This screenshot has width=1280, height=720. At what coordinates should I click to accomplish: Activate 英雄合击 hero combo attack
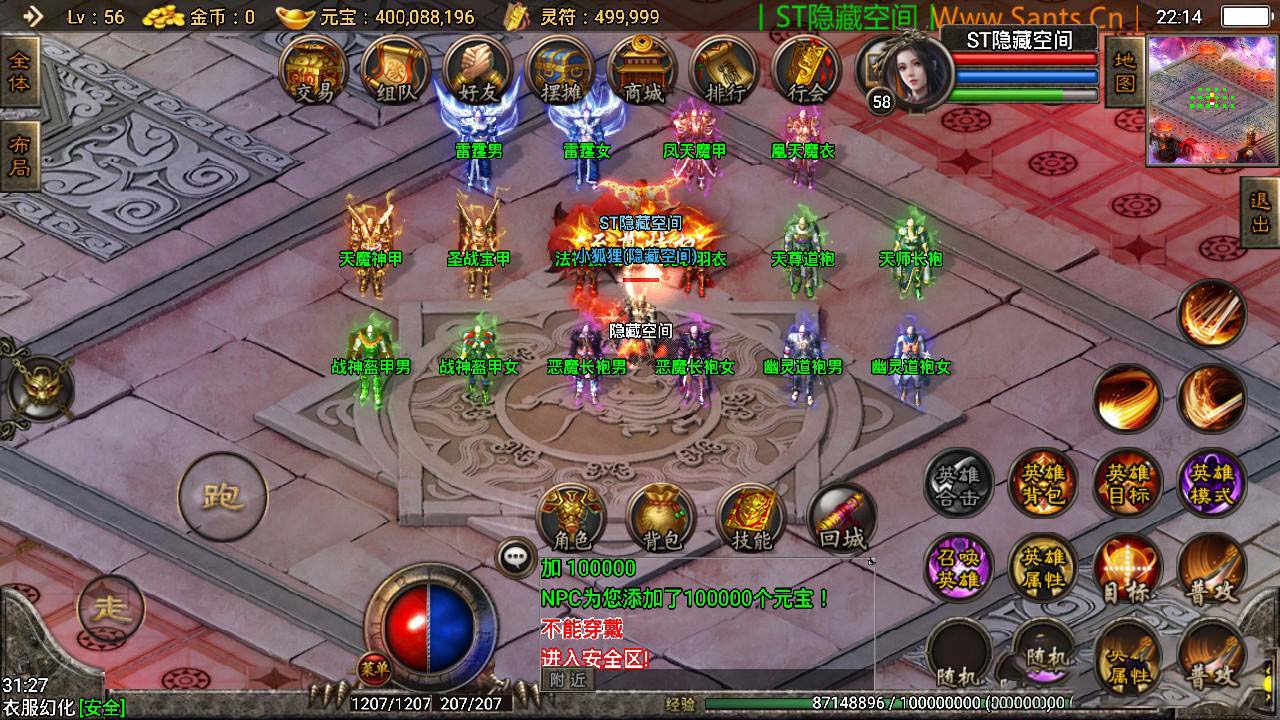pyautogui.click(x=958, y=483)
